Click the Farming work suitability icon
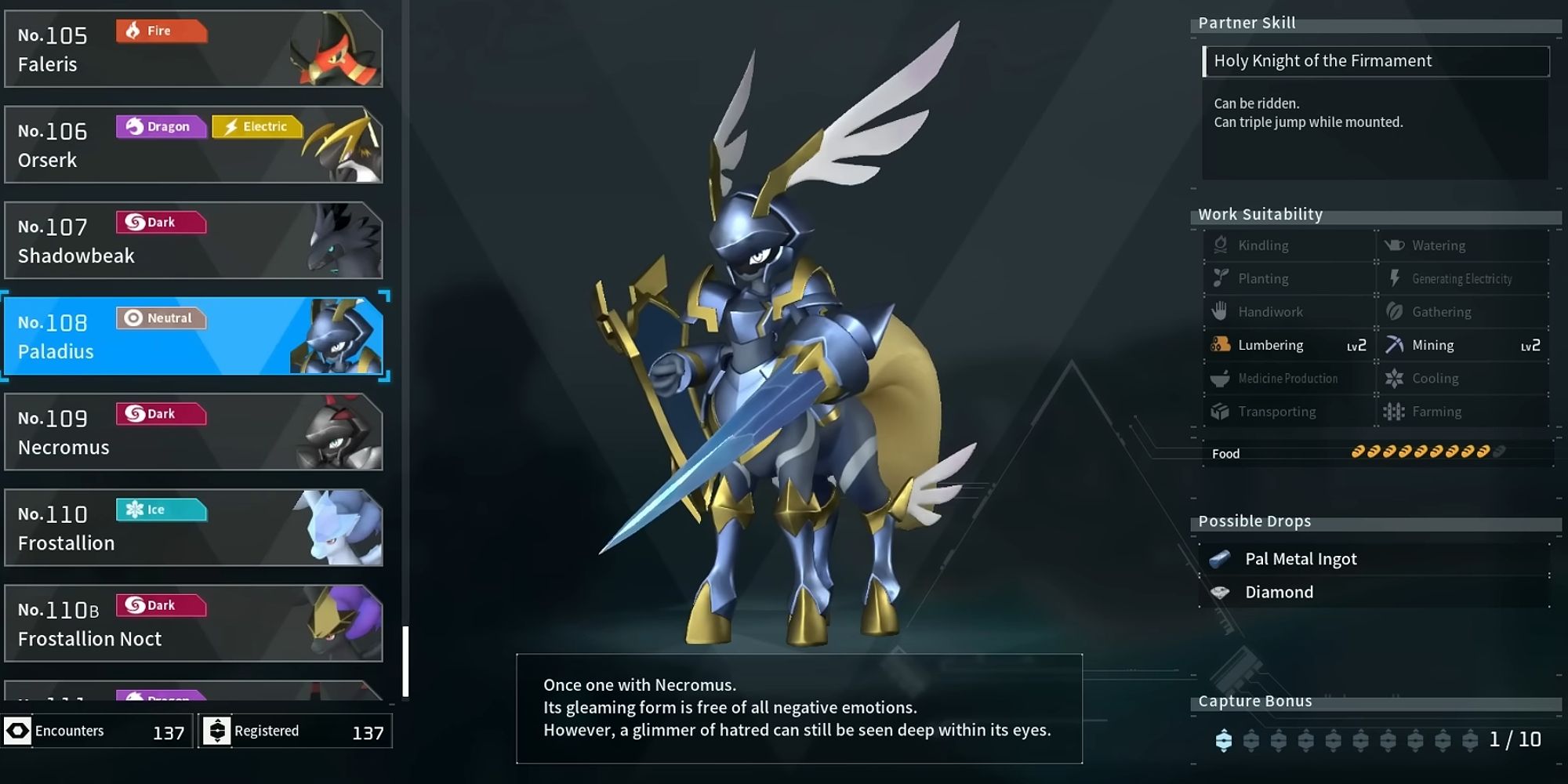This screenshot has width=1568, height=784. click(x=1396, y=411)
